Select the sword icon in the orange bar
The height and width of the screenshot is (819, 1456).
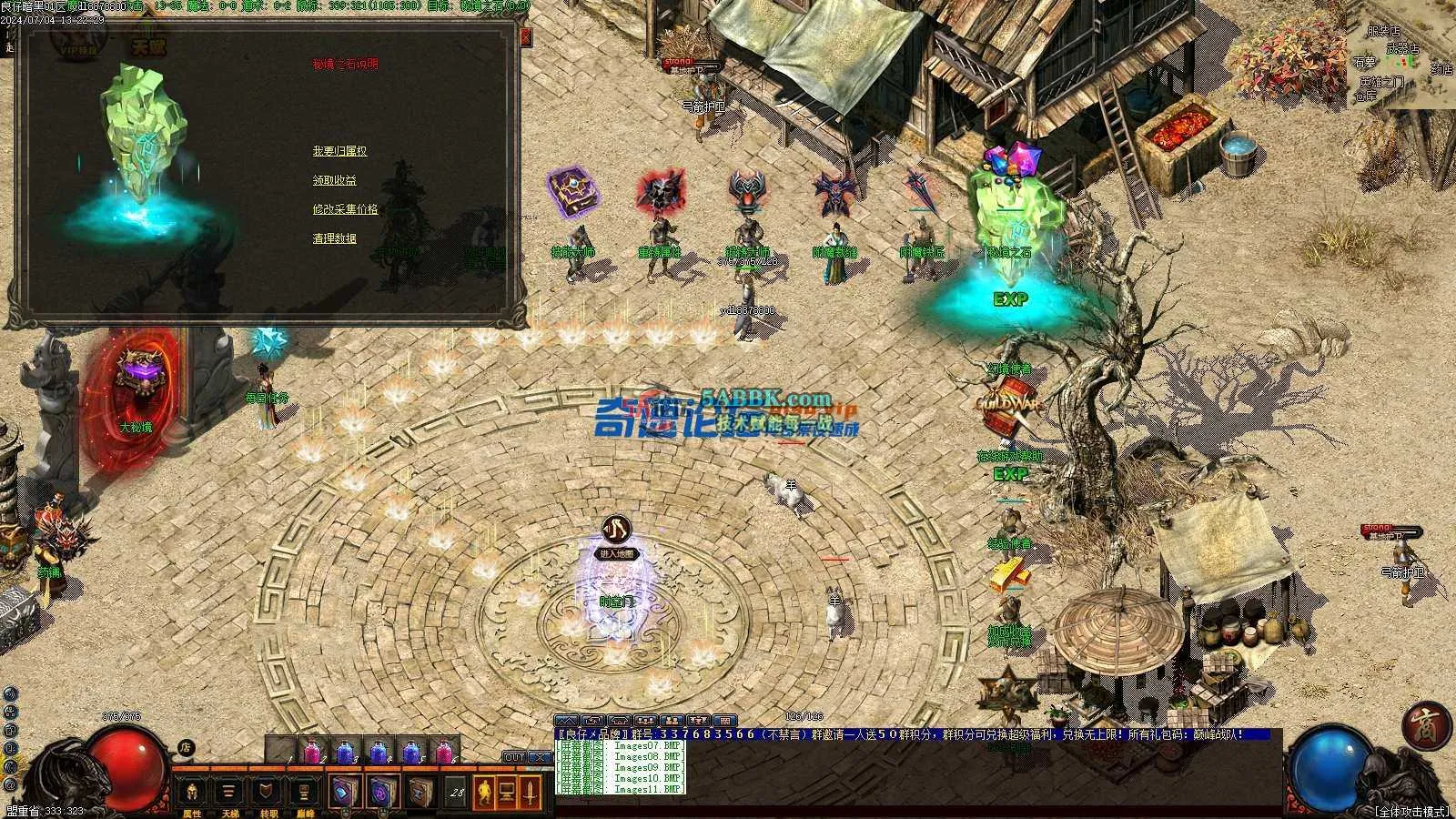(531, 792)
